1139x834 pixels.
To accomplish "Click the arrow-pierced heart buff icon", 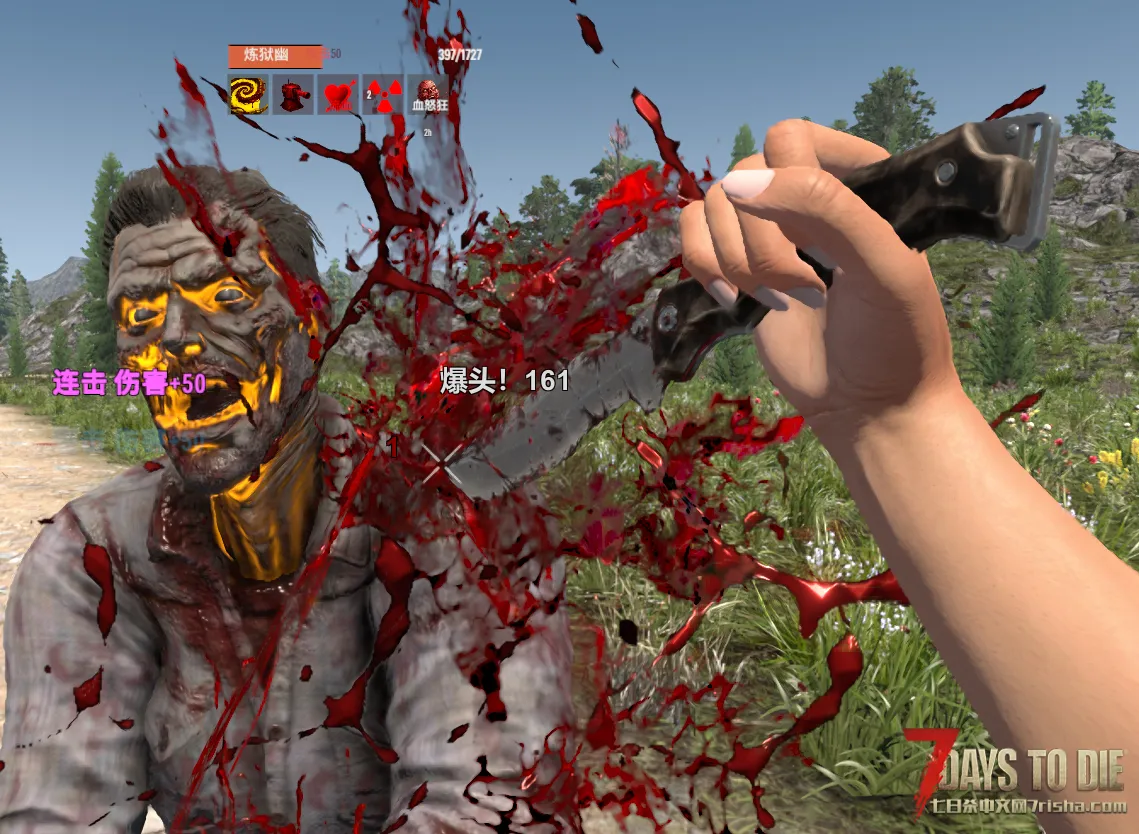I will 338,95.
